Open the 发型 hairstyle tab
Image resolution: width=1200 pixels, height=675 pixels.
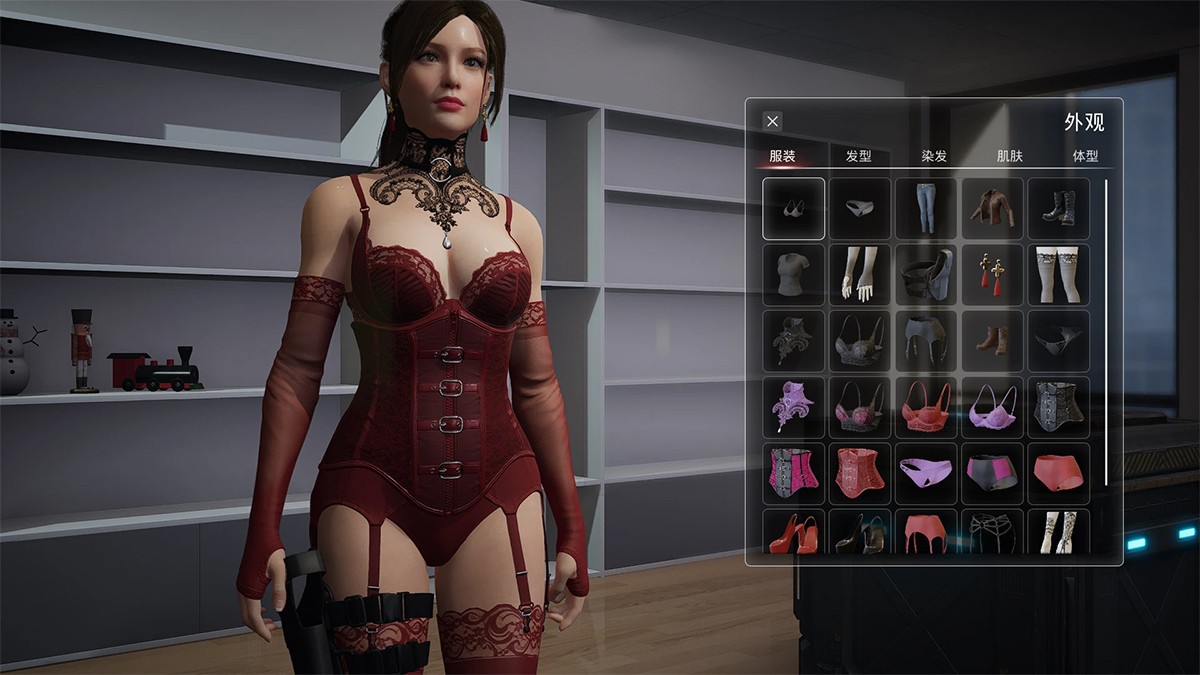pyautogui.click(x=859, y=156)
